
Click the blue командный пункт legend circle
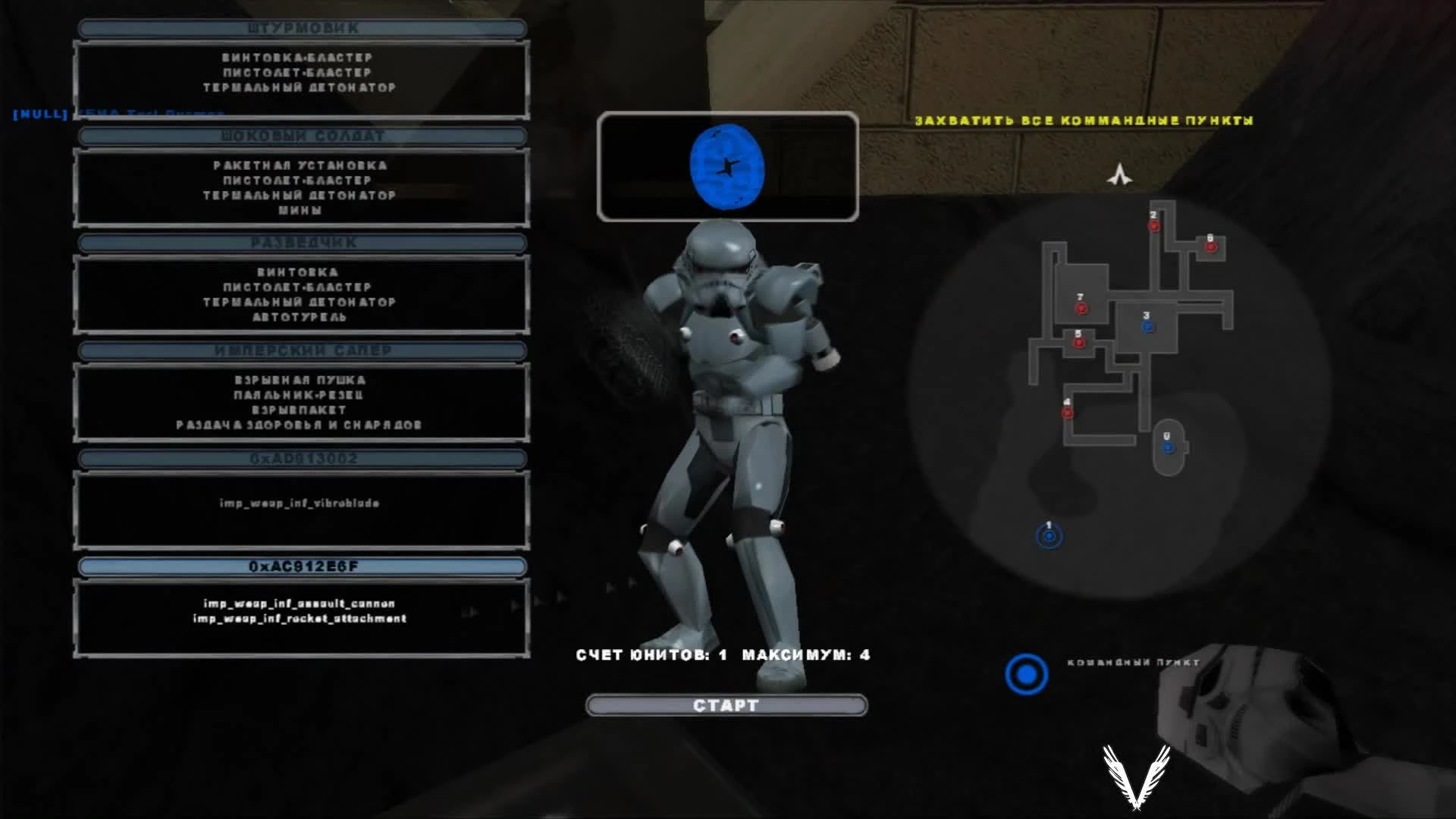click(x=1028, y=674)
